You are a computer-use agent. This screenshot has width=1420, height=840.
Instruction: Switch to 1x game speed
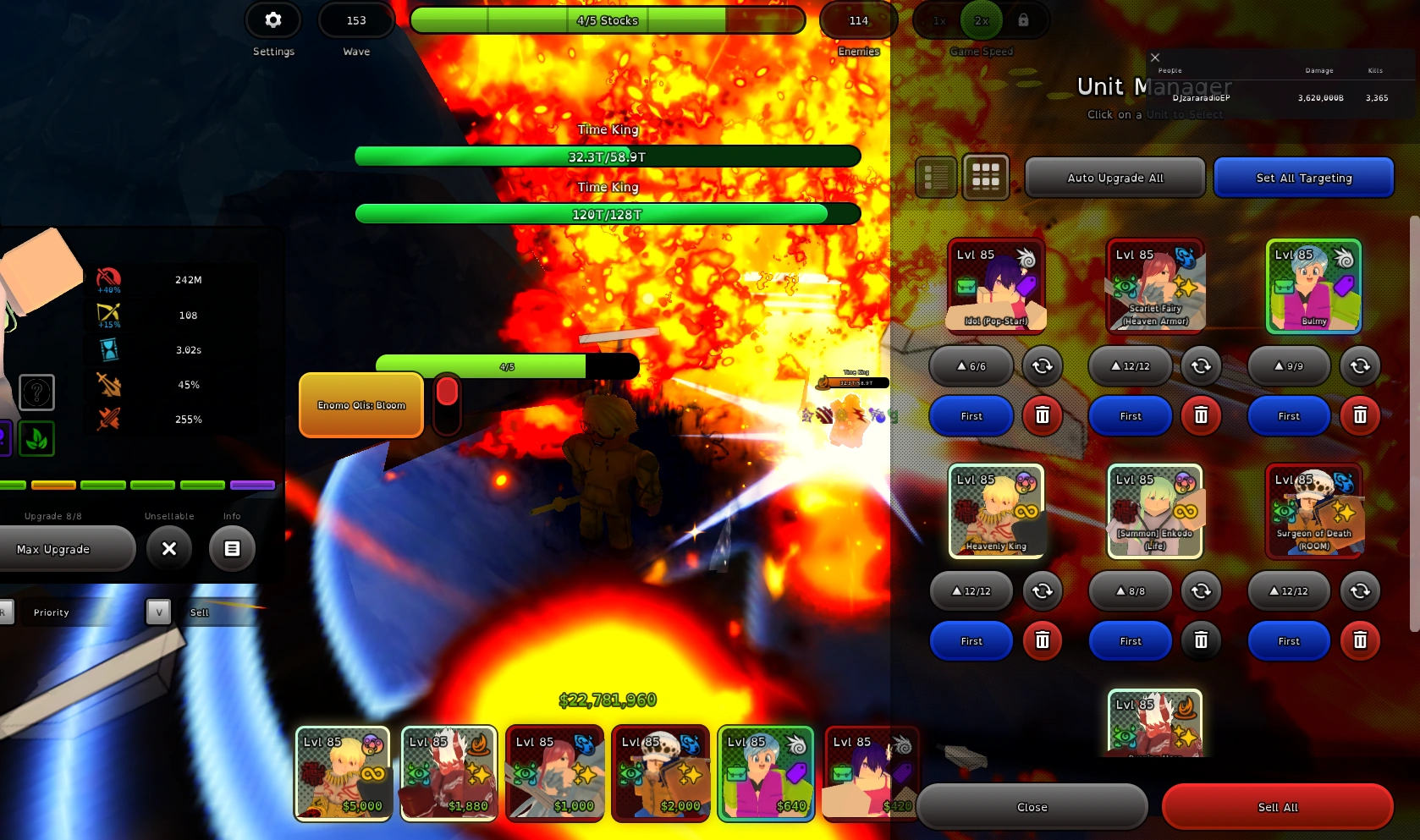tap(939, 19)
